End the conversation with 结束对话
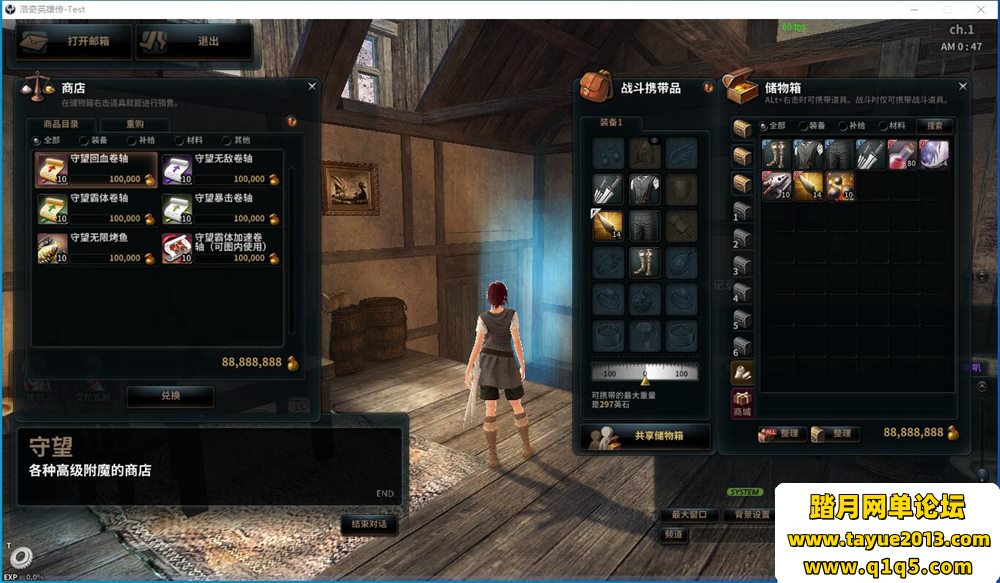Screen dimensions: 1000x583 368,524
